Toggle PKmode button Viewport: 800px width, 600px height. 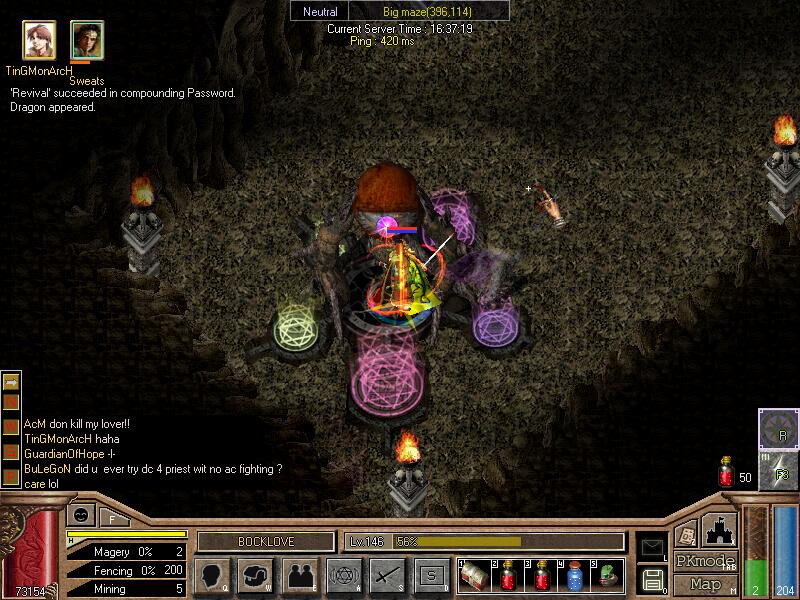pyautogui.click(x=705, y=561)
